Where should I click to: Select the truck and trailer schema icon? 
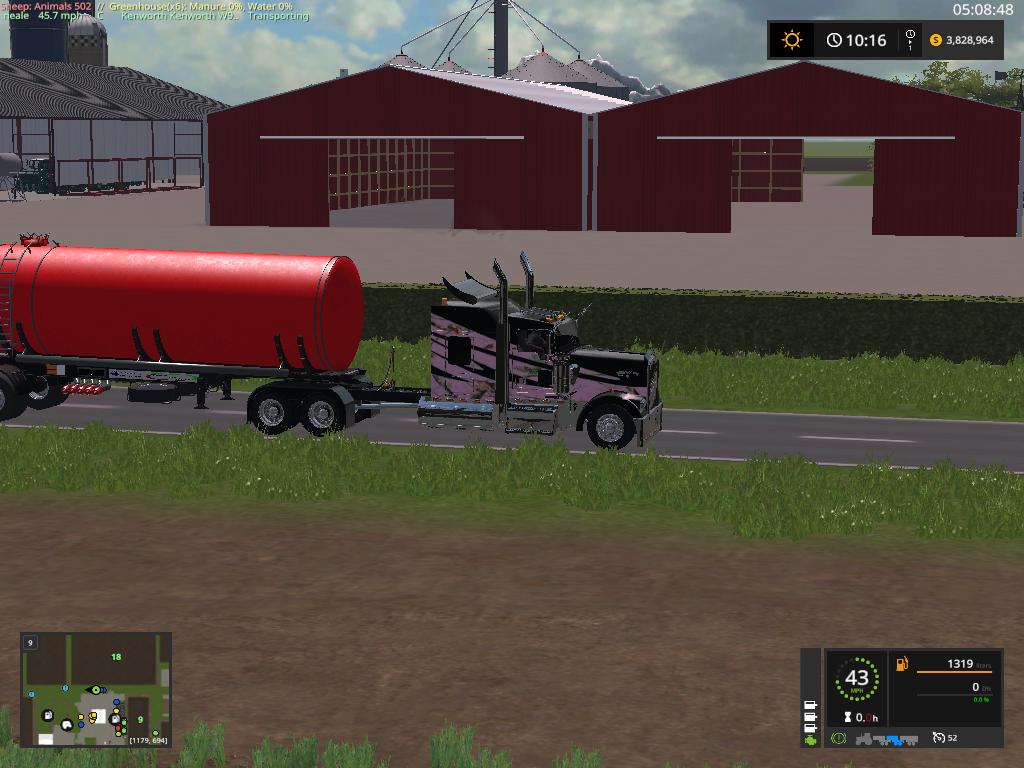pyautogui.click(x=888, y=739)
